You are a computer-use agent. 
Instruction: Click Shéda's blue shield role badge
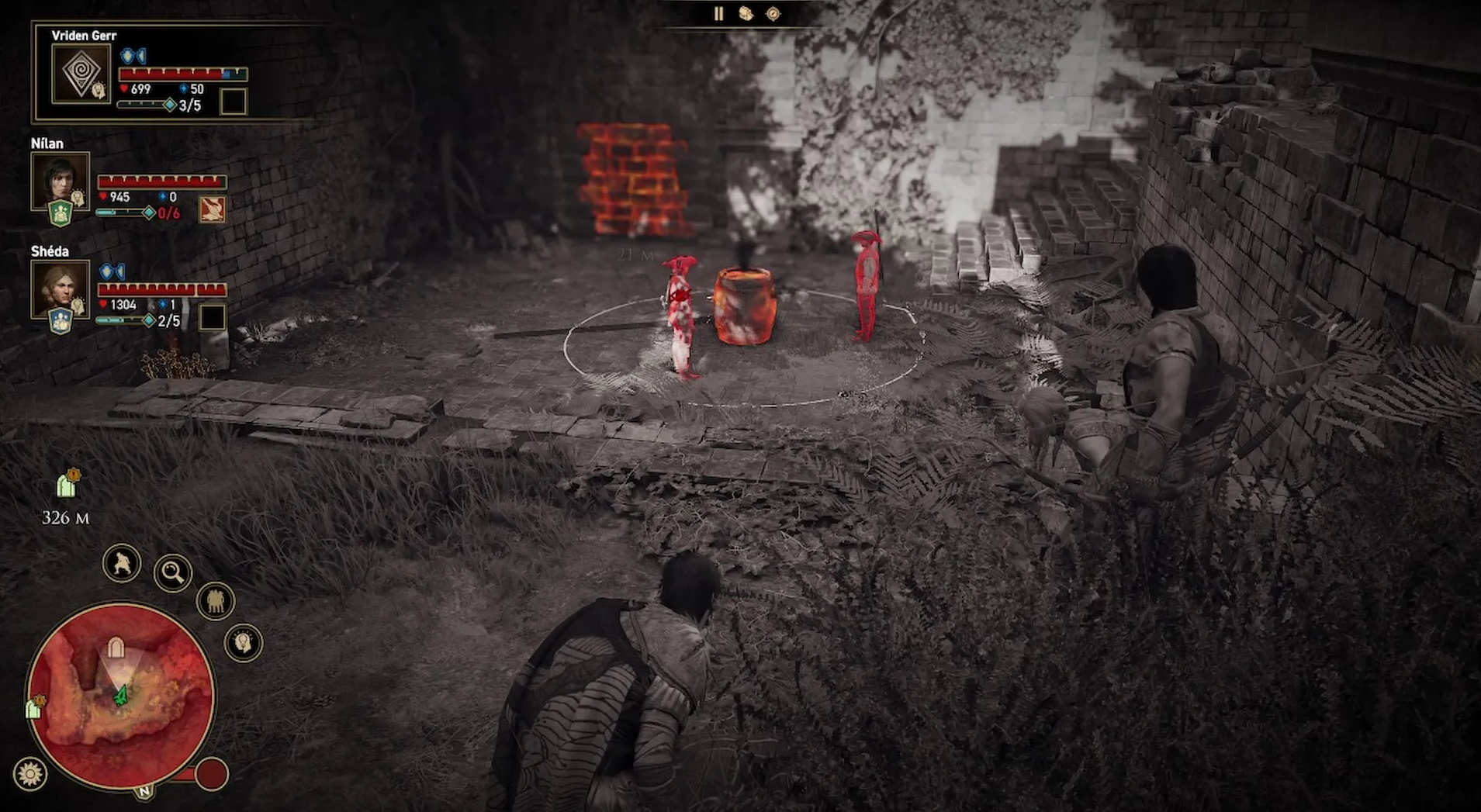click(61, 320)
